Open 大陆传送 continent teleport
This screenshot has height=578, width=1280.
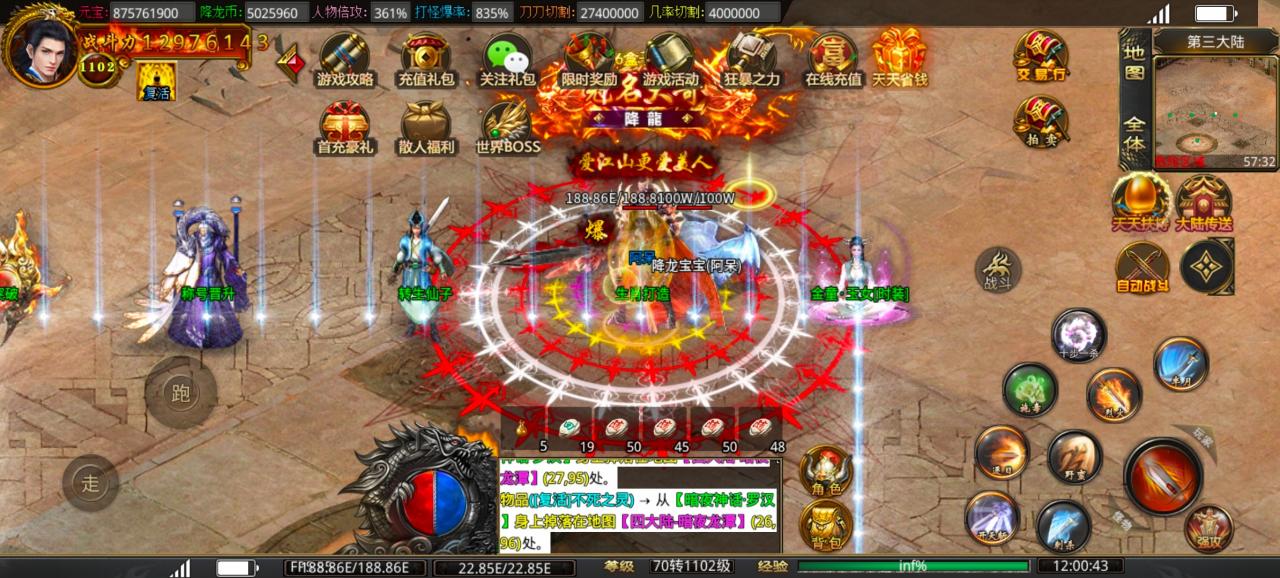[x=1203, y=201]
